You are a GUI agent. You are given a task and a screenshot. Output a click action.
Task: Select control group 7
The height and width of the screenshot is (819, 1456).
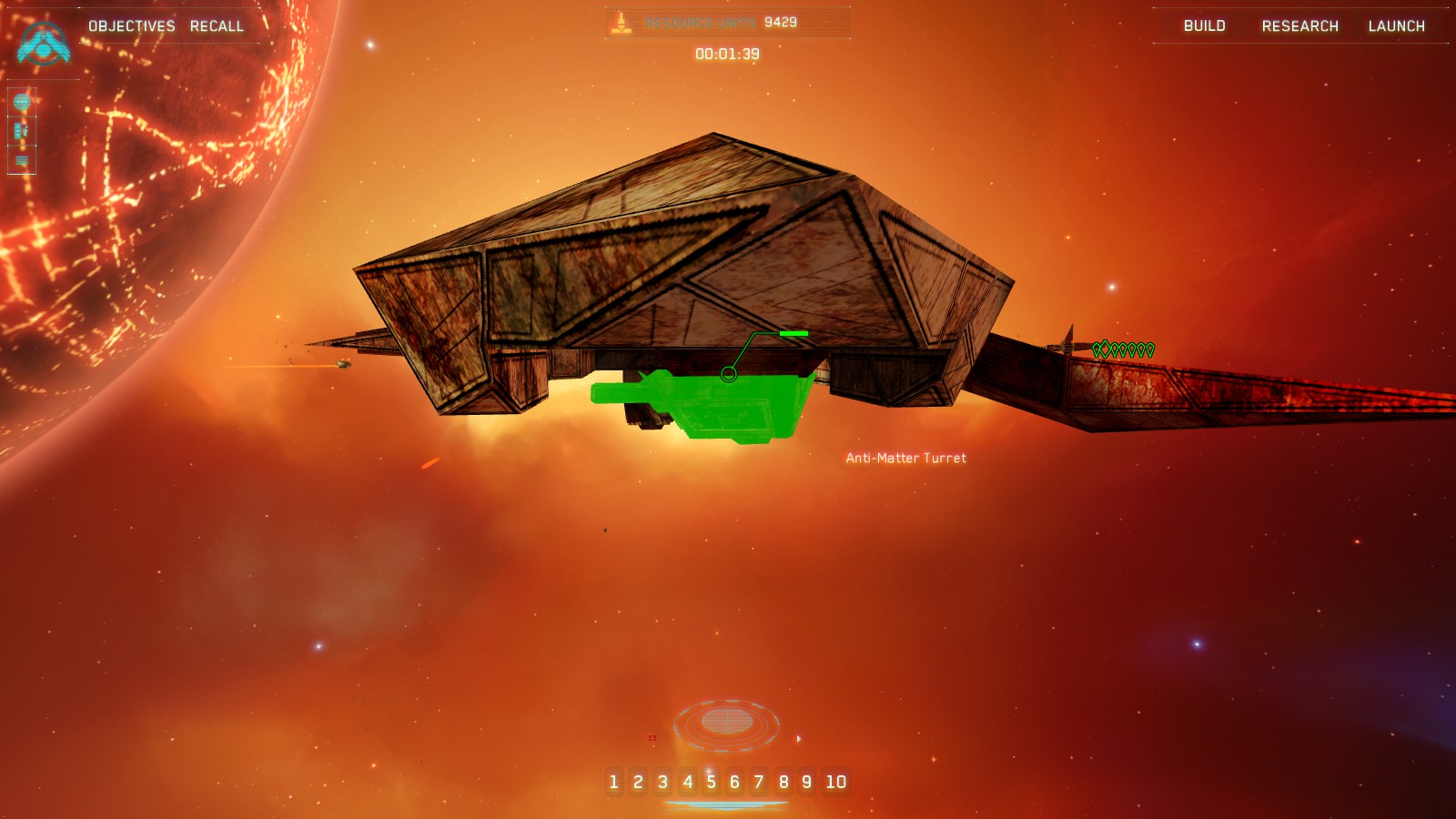758,782
